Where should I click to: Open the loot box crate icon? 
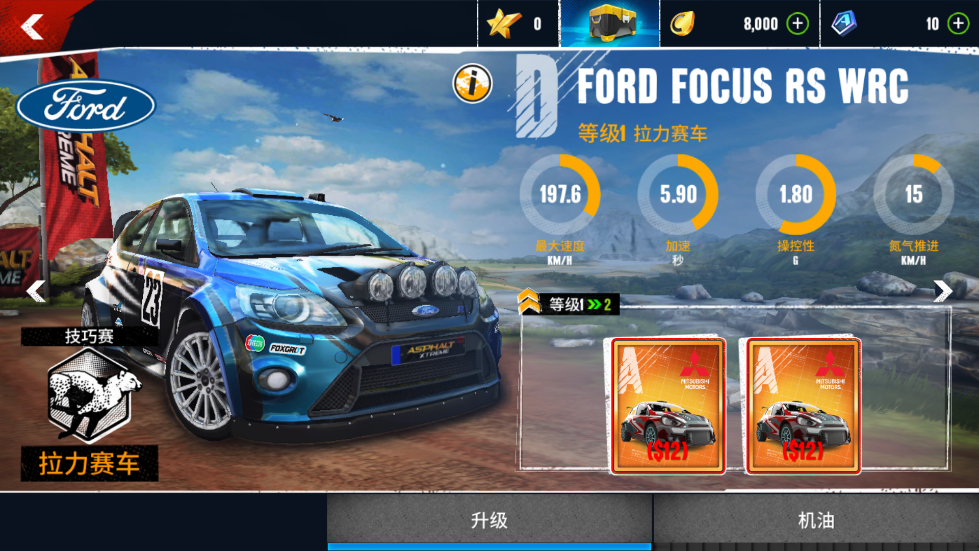[609, 24]
